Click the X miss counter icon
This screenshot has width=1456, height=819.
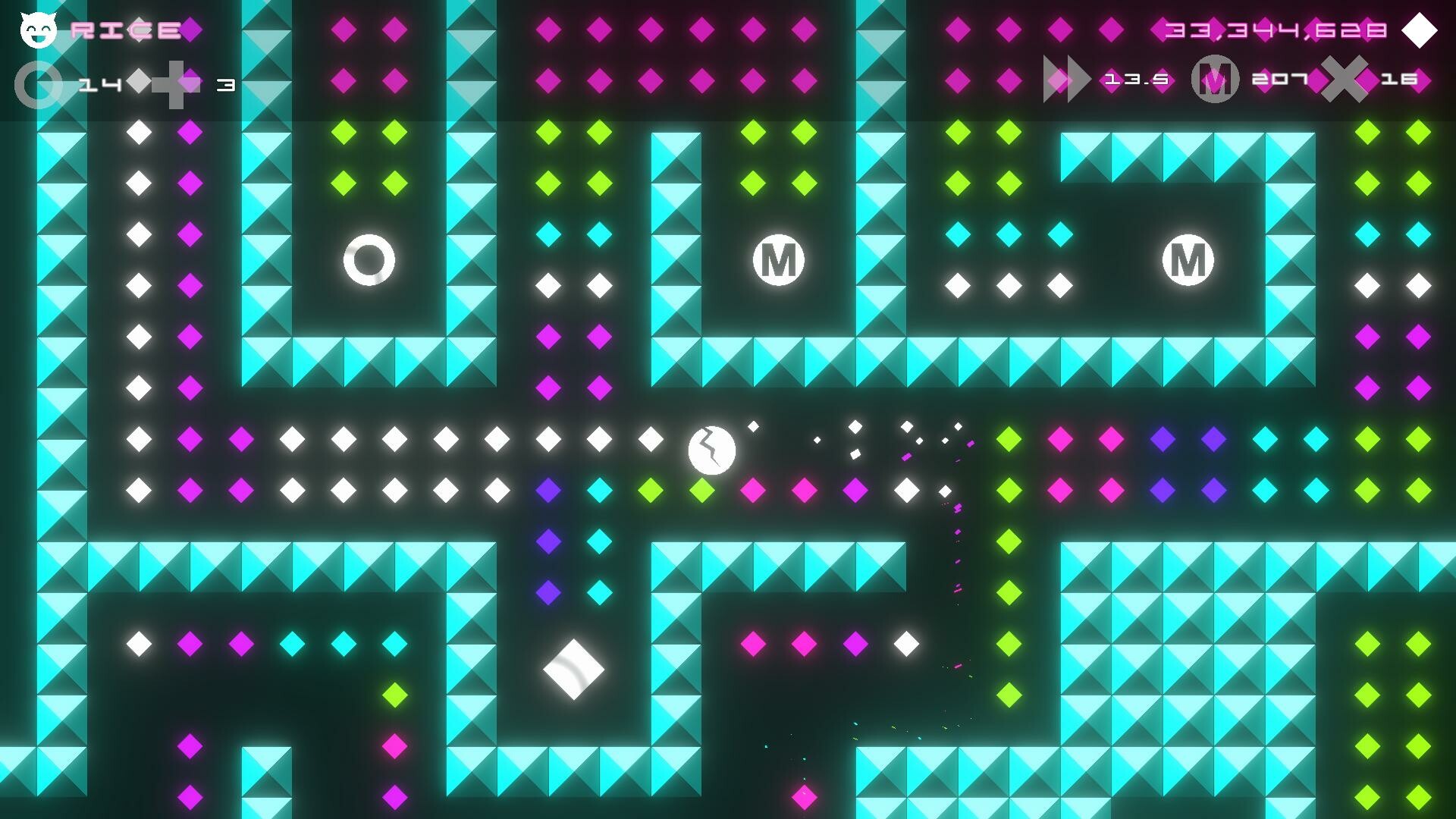coord(1345,80)
